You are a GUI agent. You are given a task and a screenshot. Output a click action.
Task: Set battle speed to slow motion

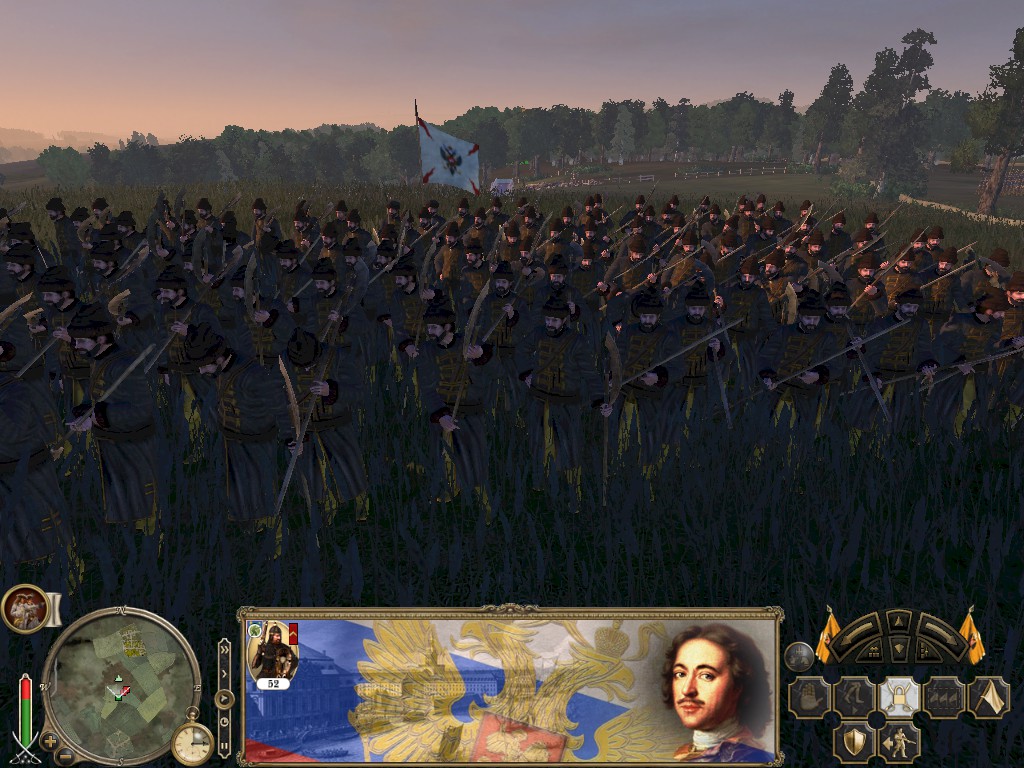click(x=224, y=720)
